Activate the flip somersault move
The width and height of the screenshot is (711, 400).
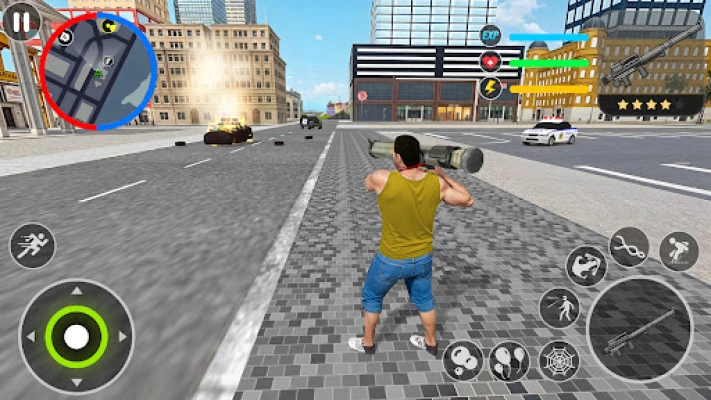pos(587,266)
